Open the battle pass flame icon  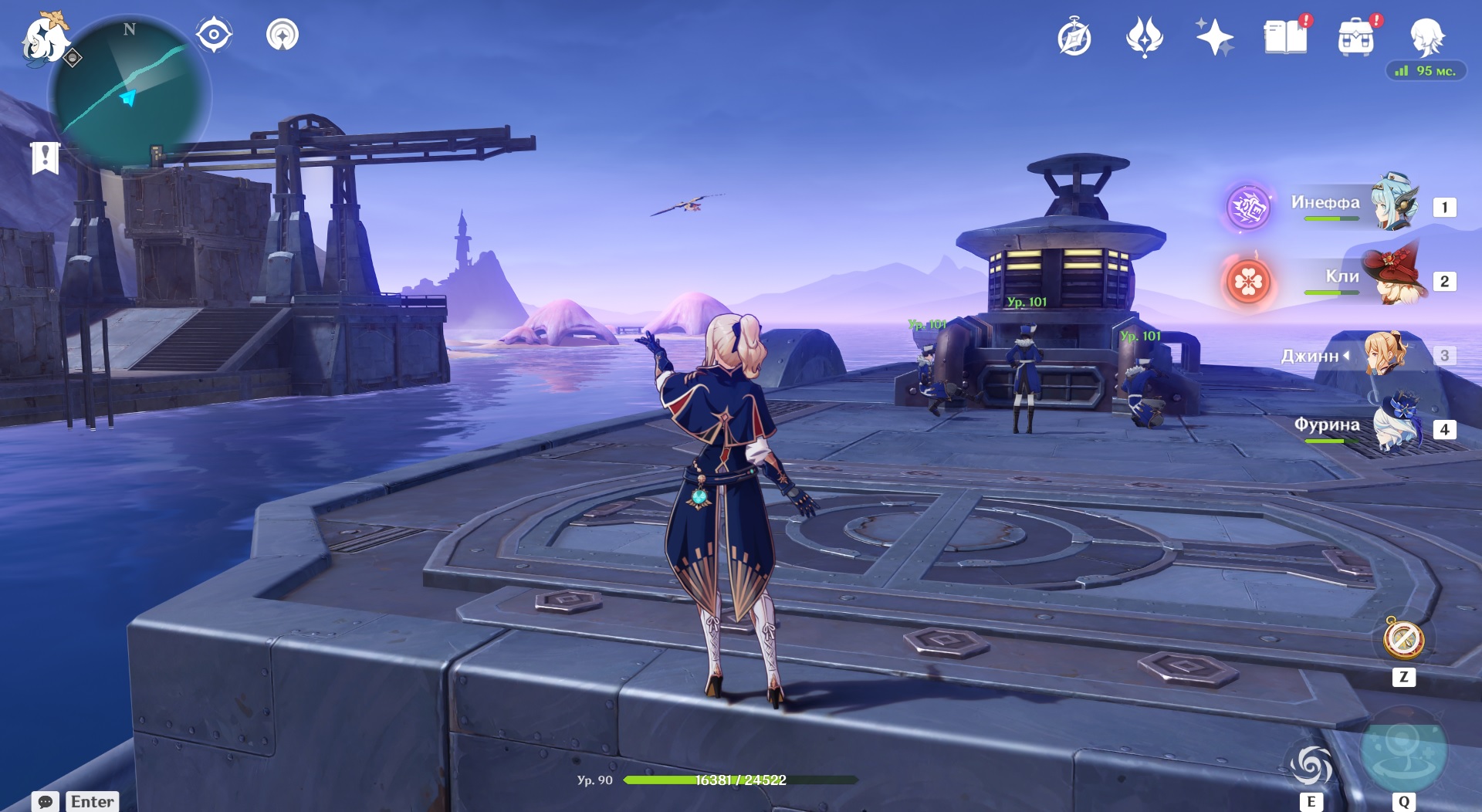click(x=1144, y=37)
